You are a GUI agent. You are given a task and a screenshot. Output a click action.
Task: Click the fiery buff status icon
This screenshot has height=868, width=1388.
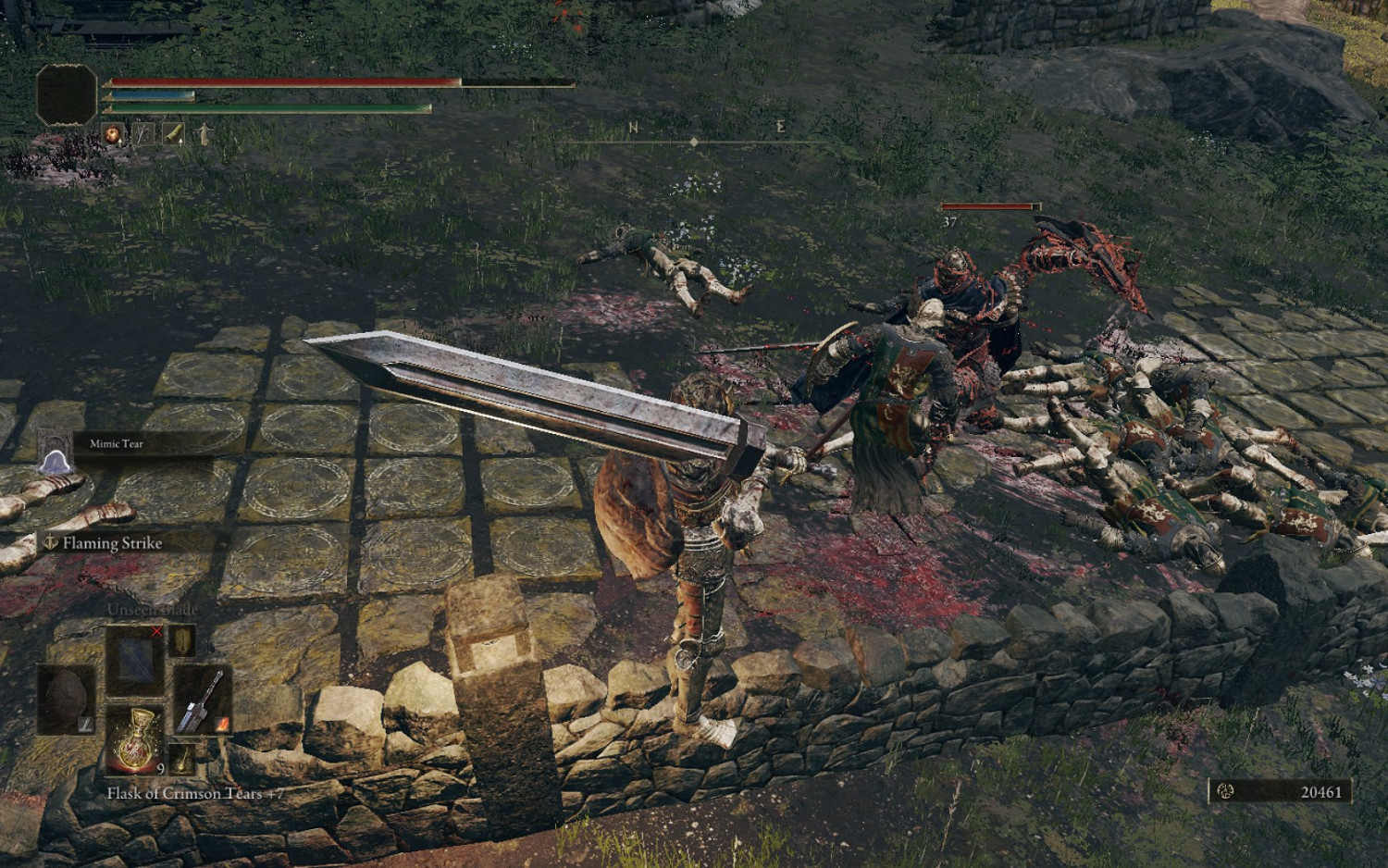pos(113,134)
